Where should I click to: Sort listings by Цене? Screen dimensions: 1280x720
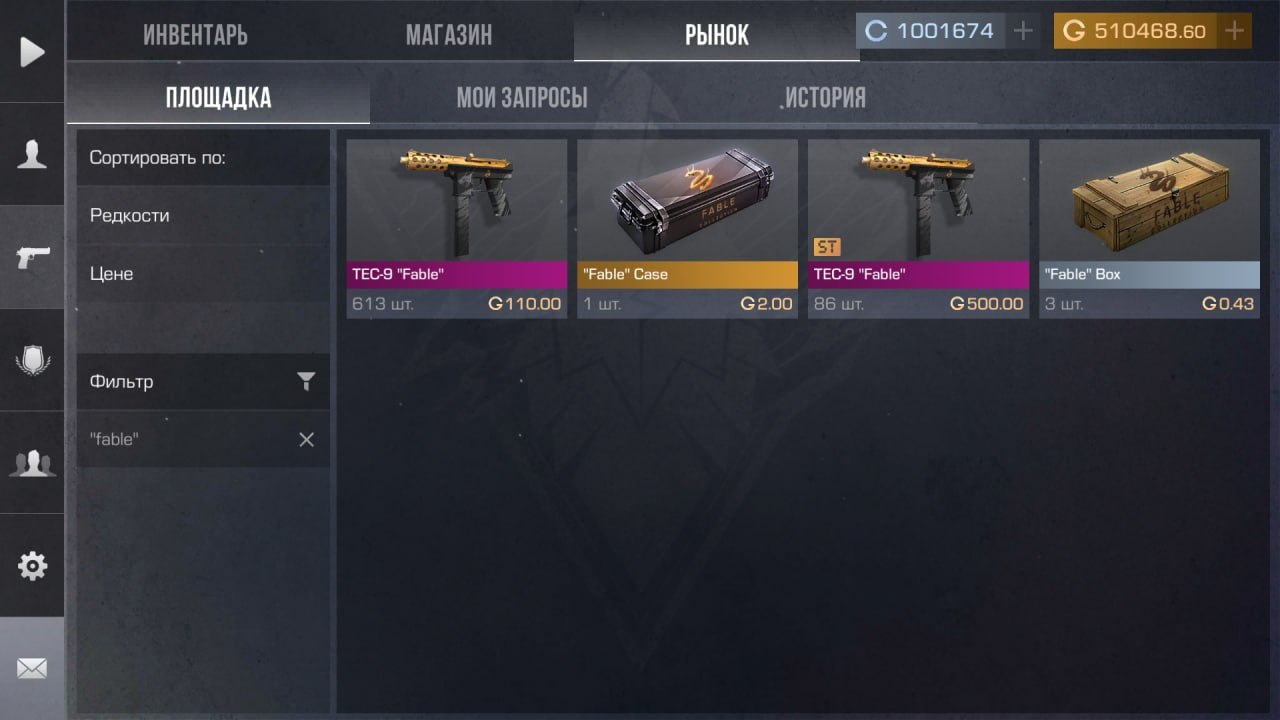pyautogui.click(x=112, y=273)
